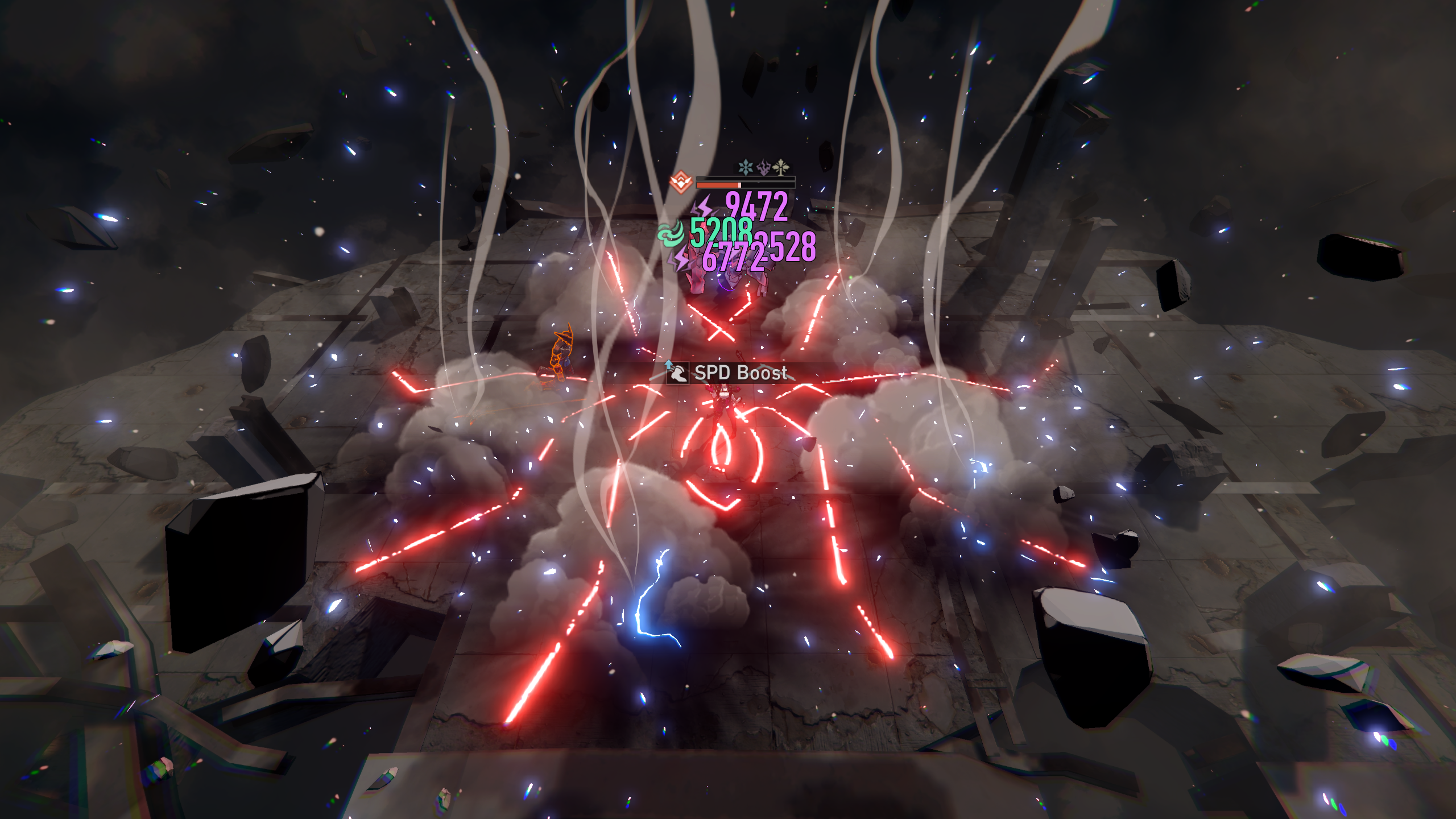Viewport: 1456px width, 819px height.
Task: Click the 6772 damage number
Action: 734,257
